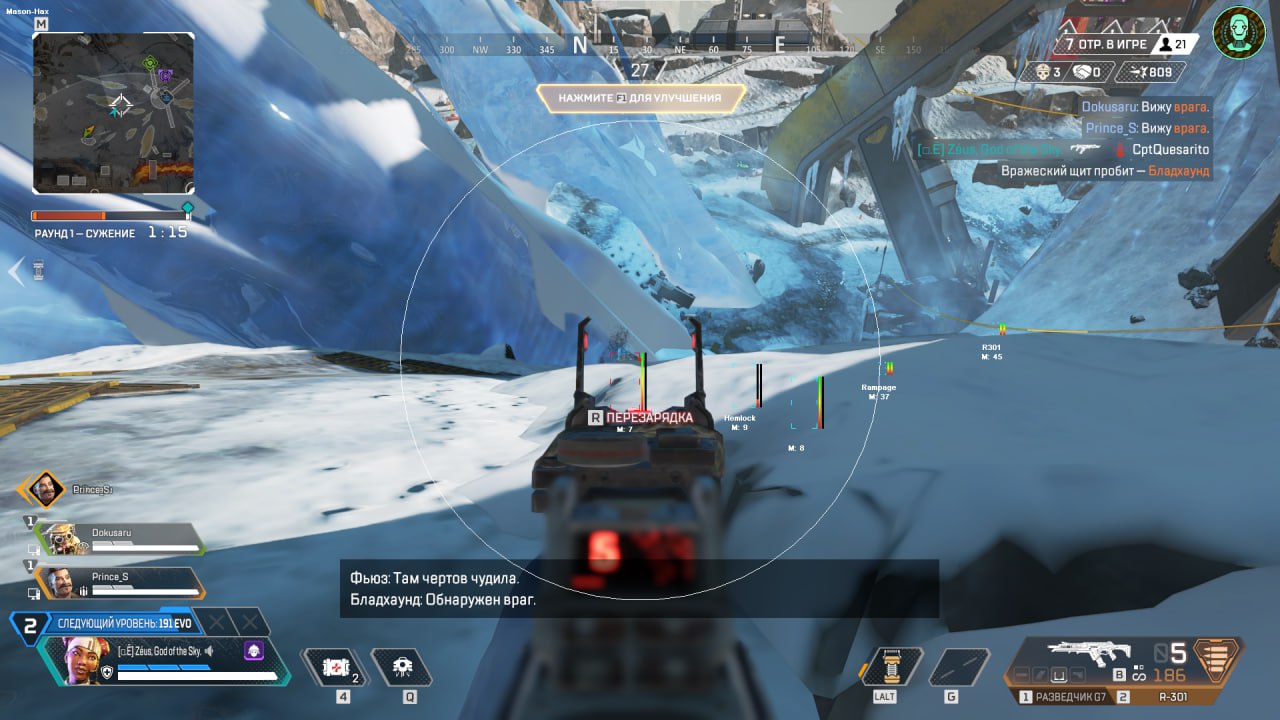Click the Prince_S speaking portrait badge
Screen dimensions: 1280x720
42,490
